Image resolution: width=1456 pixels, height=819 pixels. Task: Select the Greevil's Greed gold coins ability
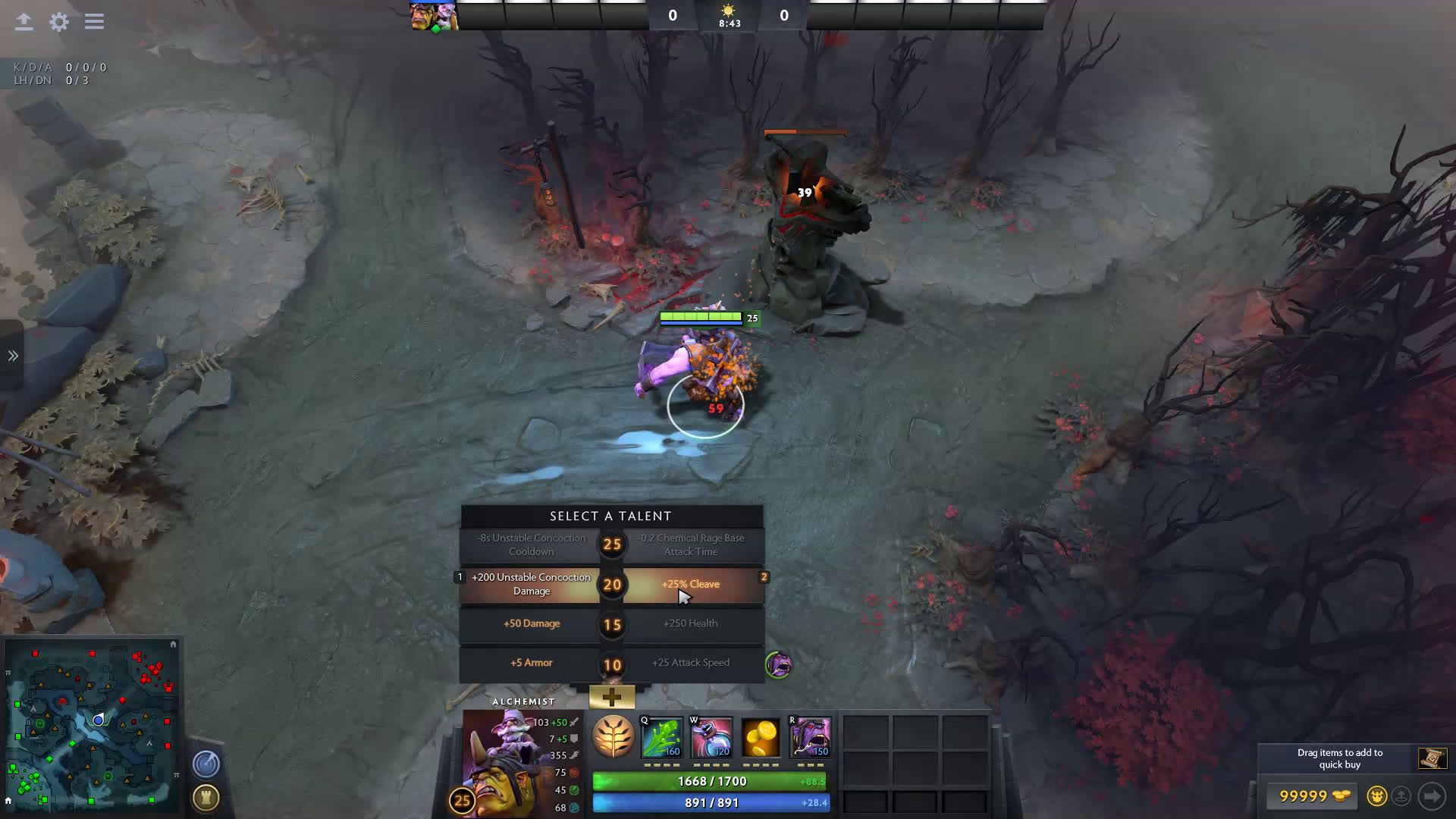[761, 738]
